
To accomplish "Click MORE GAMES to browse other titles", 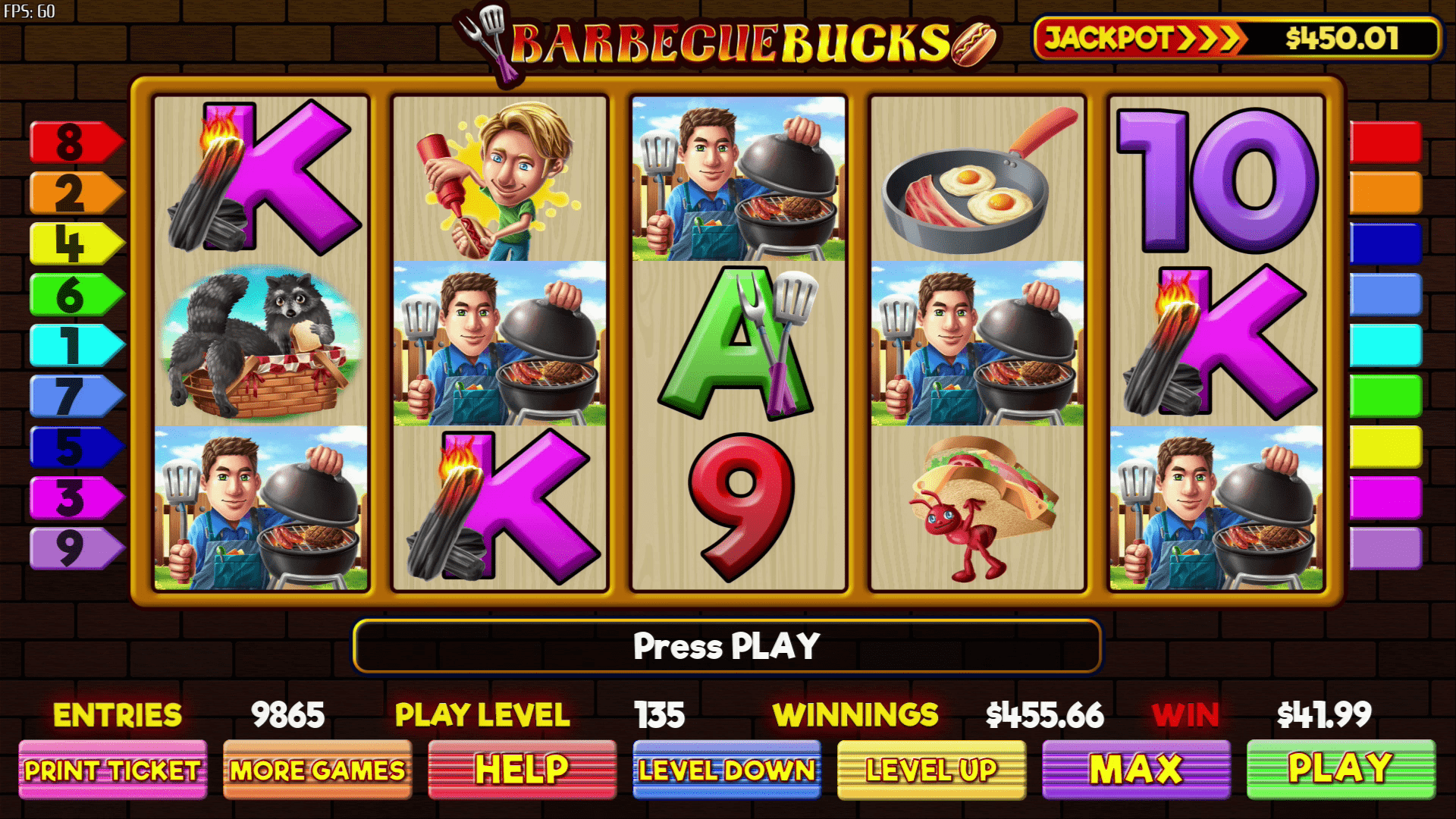I will pos(318,769).
